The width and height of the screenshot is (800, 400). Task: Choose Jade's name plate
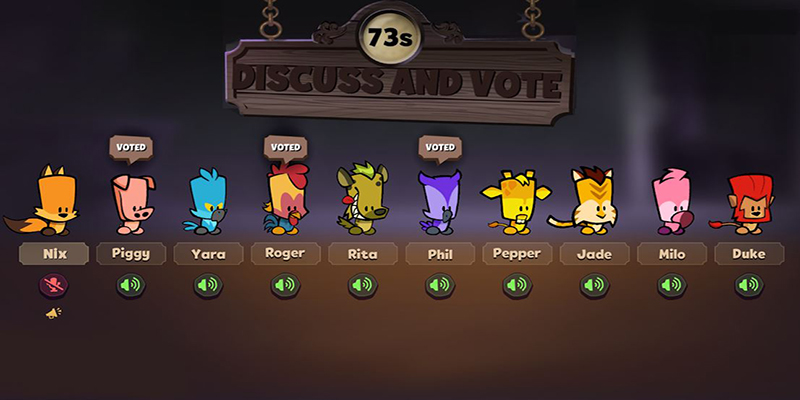pyautogui.click(x=594, y=254)
